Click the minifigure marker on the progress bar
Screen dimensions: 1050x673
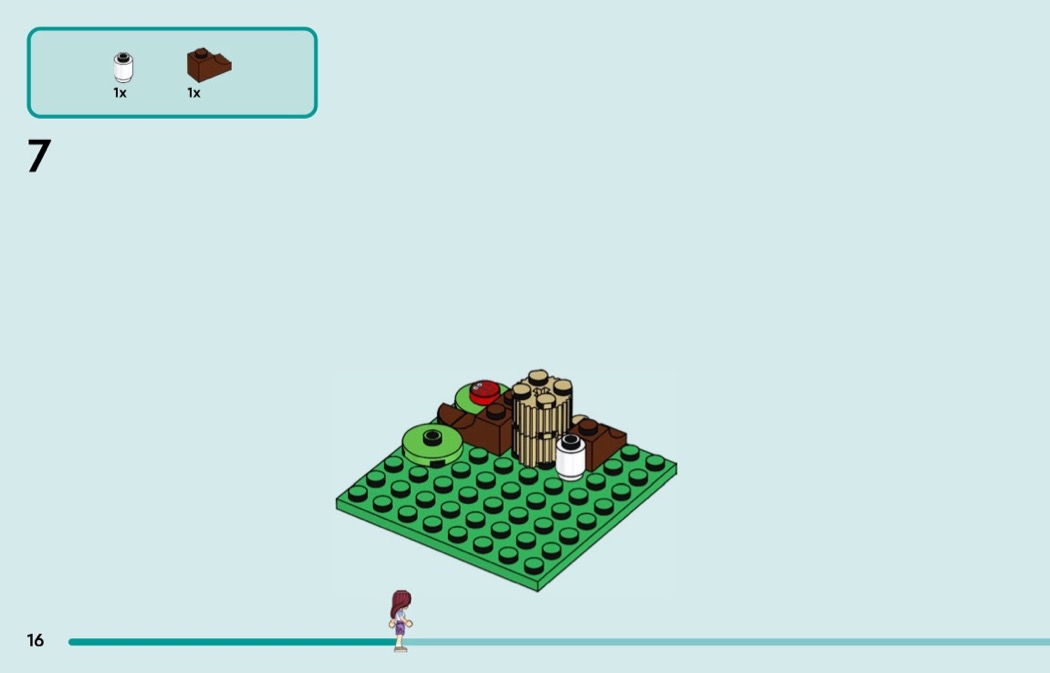click(400, 621)
